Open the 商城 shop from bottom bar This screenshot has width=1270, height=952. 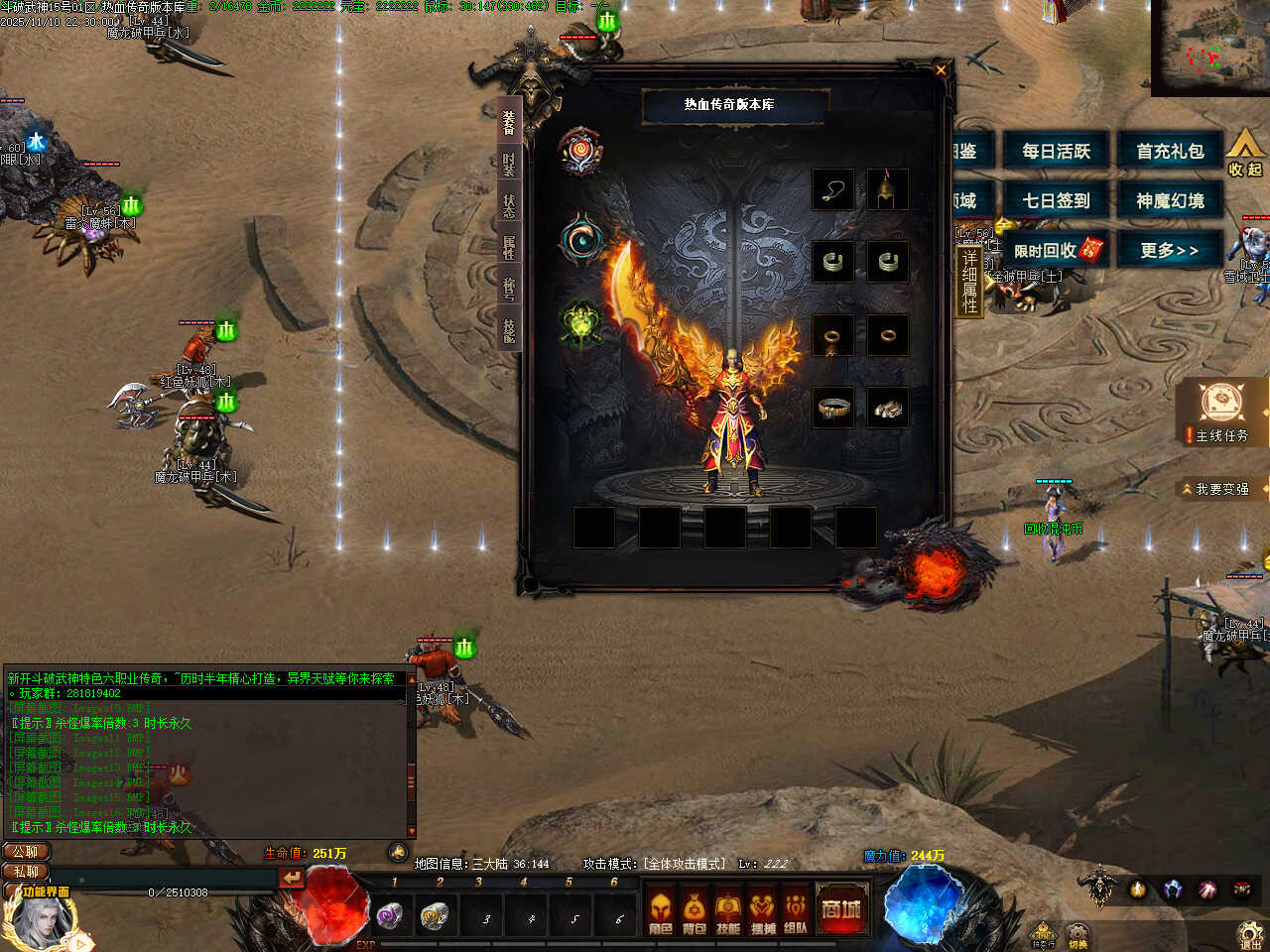pyautogui.click(x=841, y=909)
